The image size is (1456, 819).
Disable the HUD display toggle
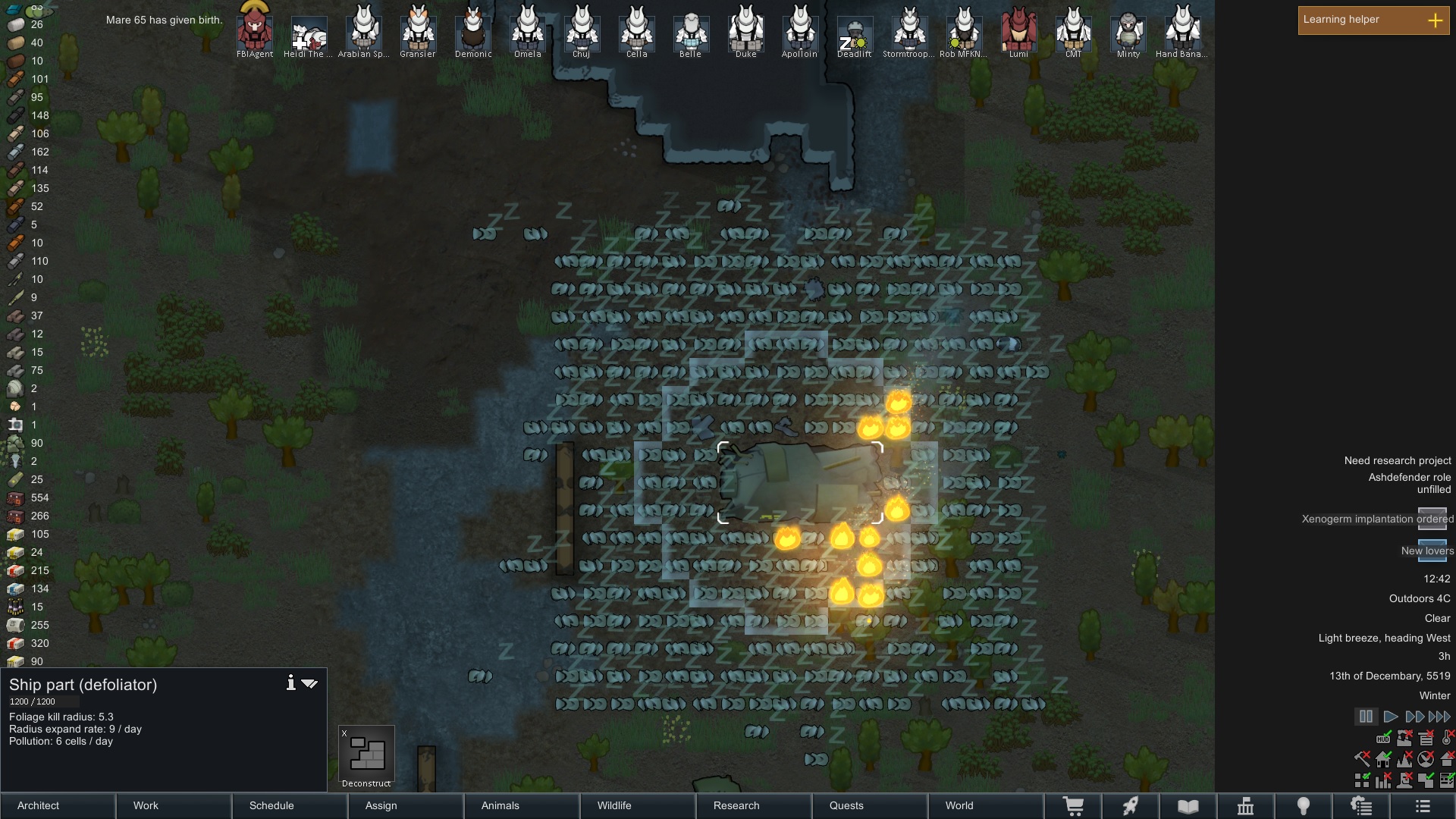coord(1383,738)
